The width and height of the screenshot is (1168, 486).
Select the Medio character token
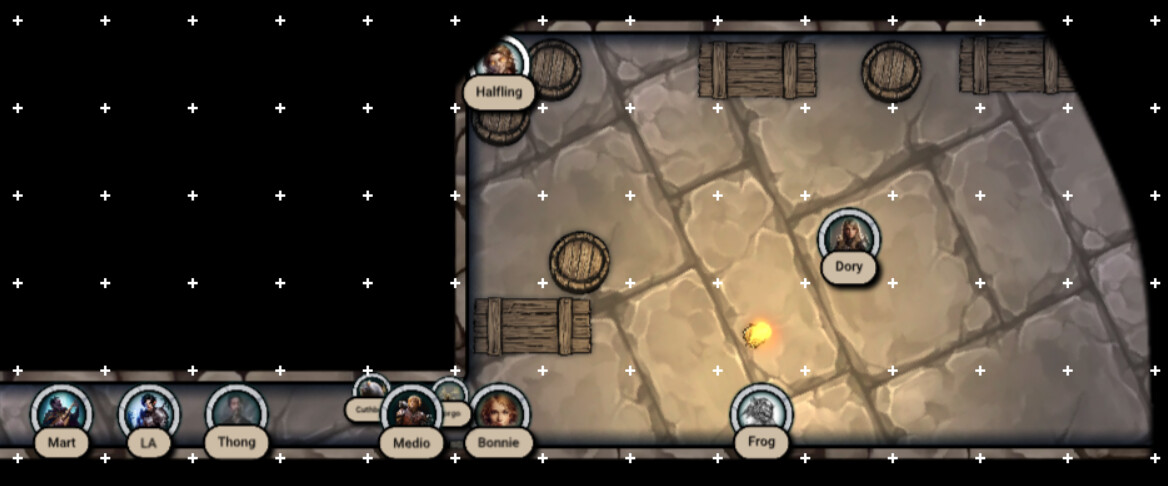[411, 413]
